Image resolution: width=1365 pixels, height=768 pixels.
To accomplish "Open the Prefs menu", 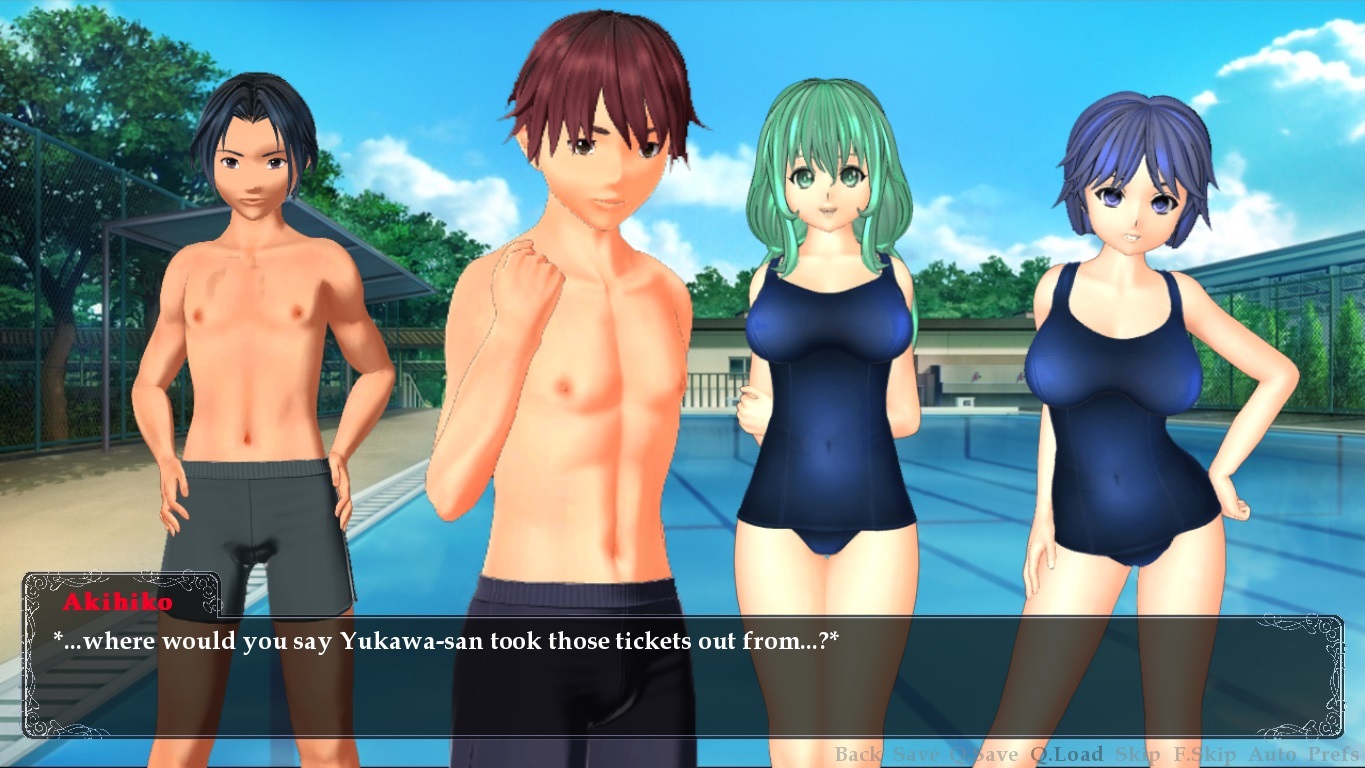I will [x=1334, y=755].
